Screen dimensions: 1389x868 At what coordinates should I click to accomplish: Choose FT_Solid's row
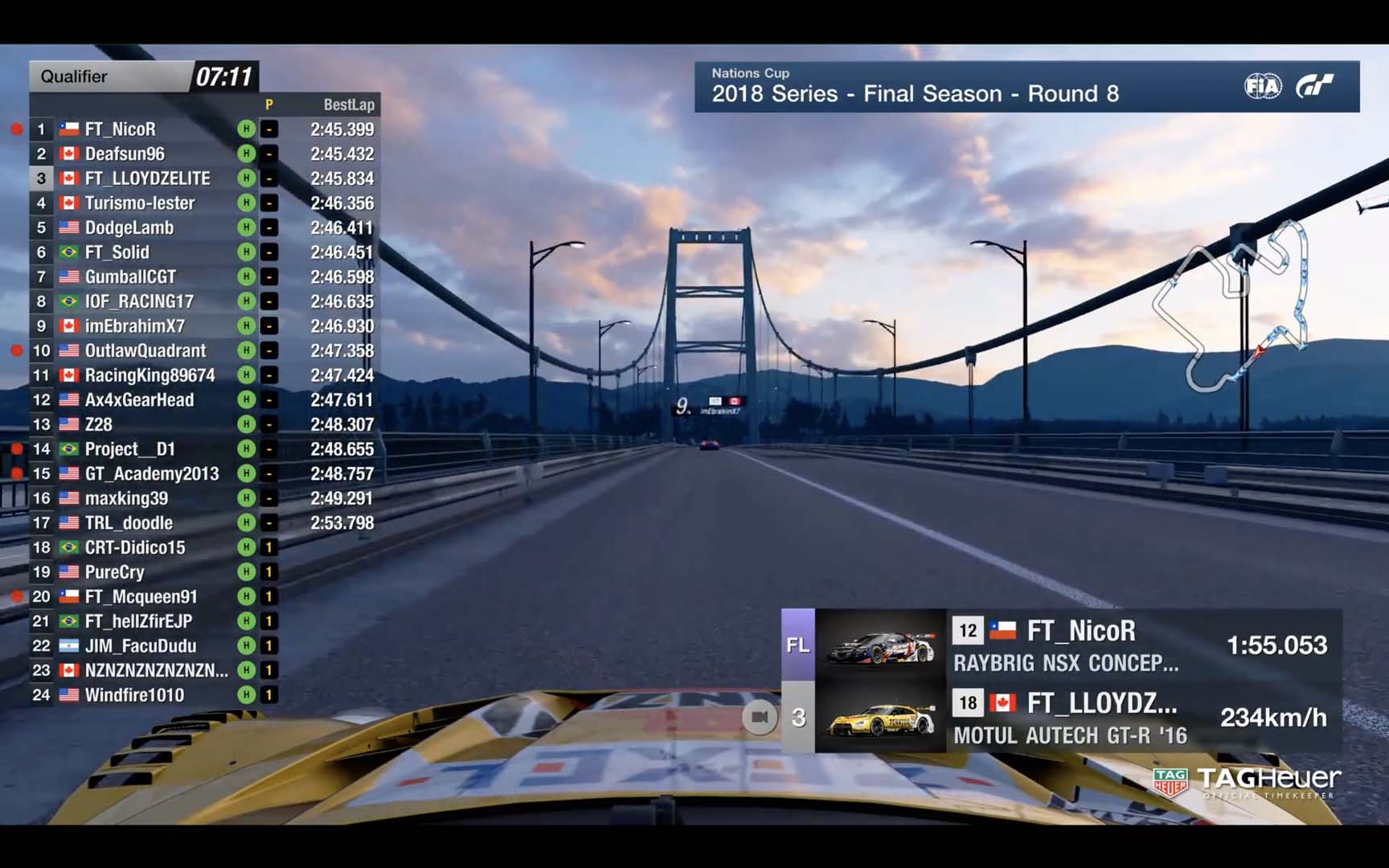[117, 252]
